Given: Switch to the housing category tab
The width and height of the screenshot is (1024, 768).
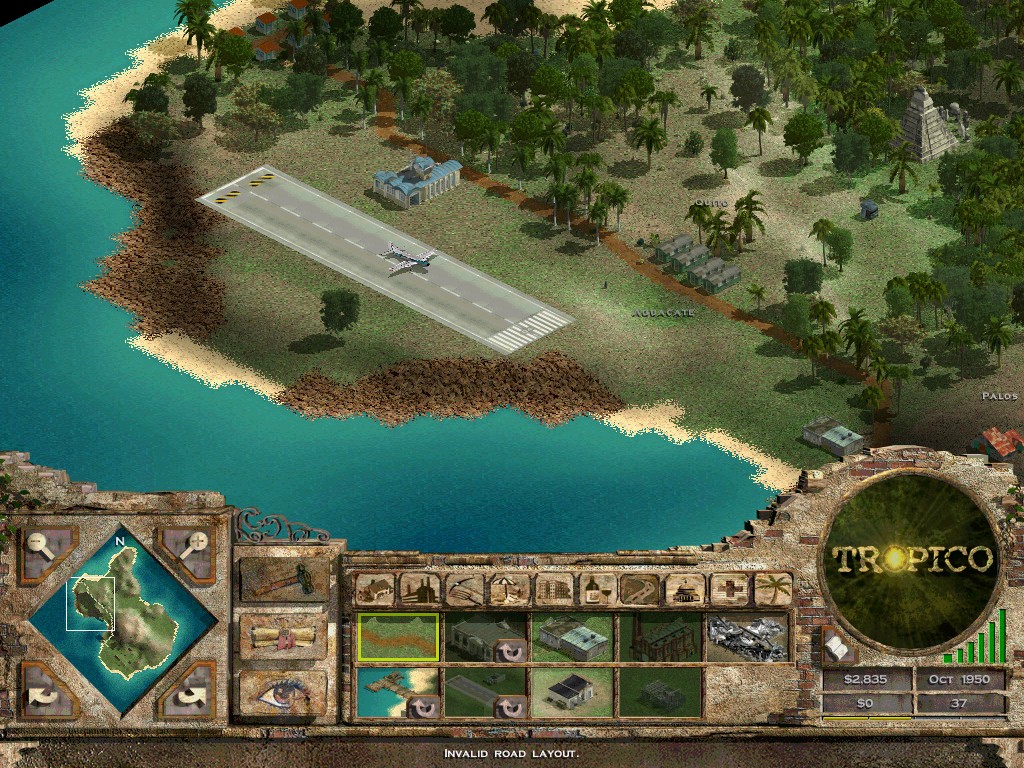Looking at the screenshot, I should coord(374,589).
